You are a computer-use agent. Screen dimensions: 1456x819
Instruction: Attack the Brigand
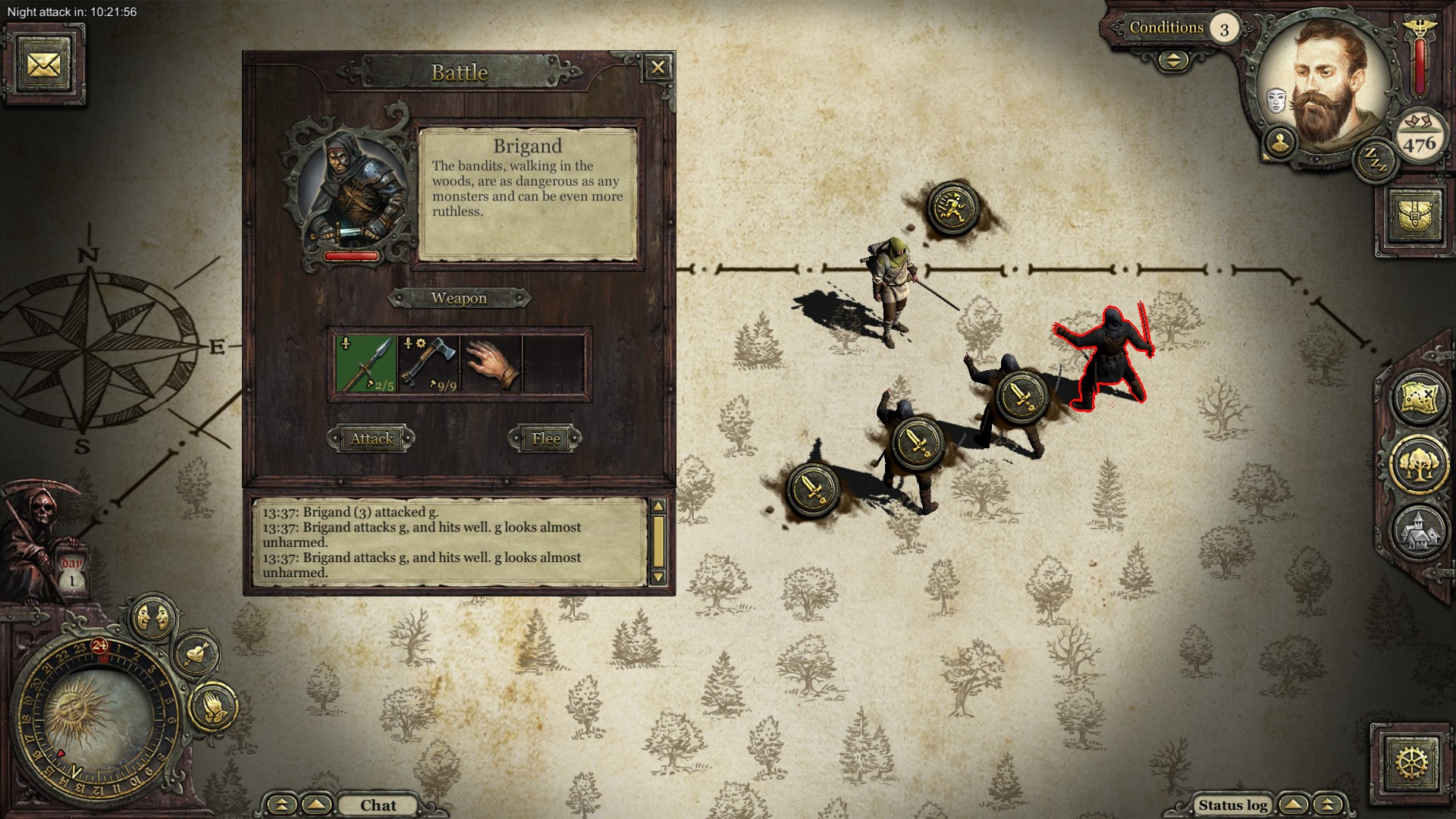tap(372, 438)
